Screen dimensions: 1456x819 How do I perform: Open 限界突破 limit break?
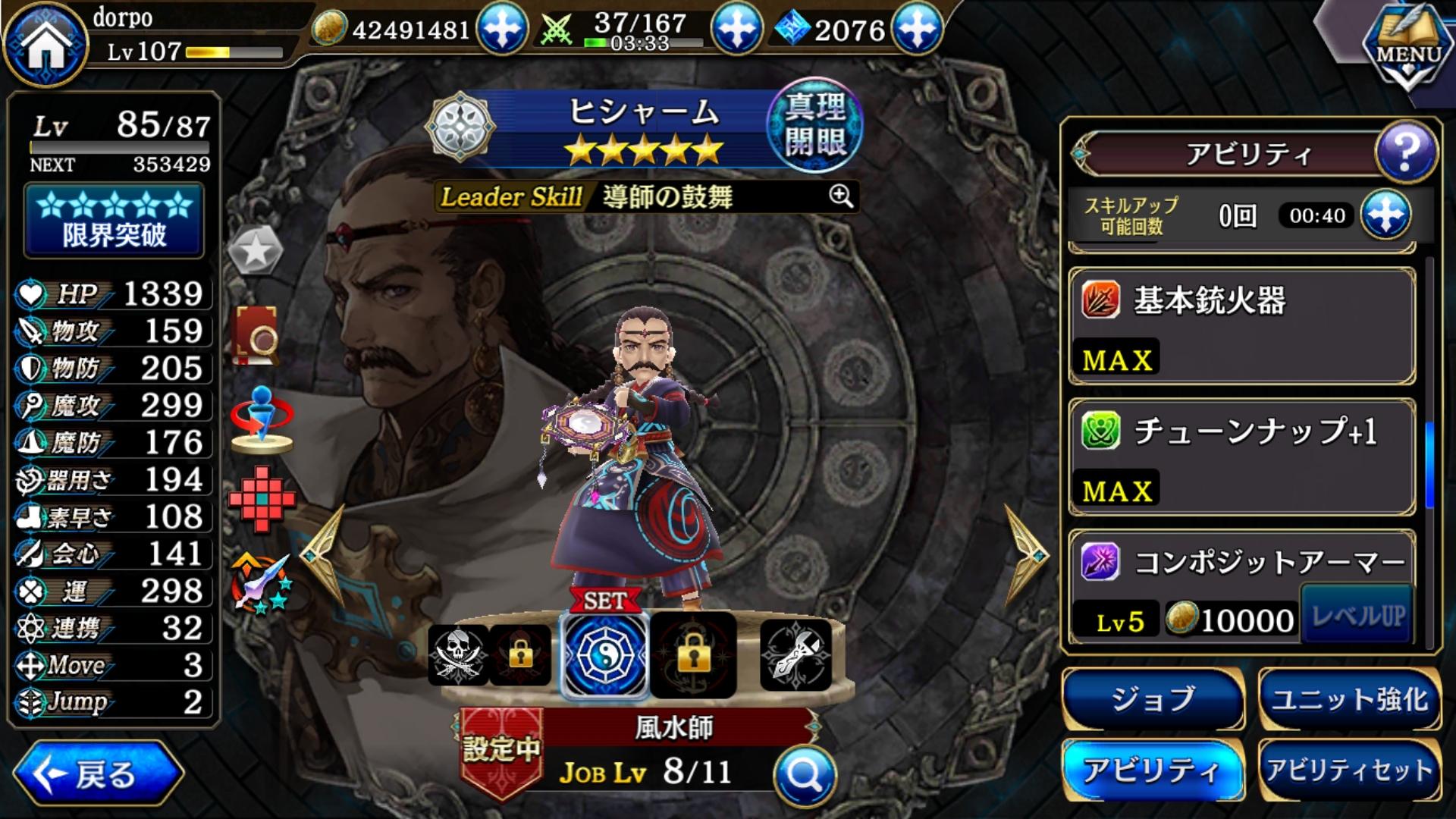(x=115, y=220)
